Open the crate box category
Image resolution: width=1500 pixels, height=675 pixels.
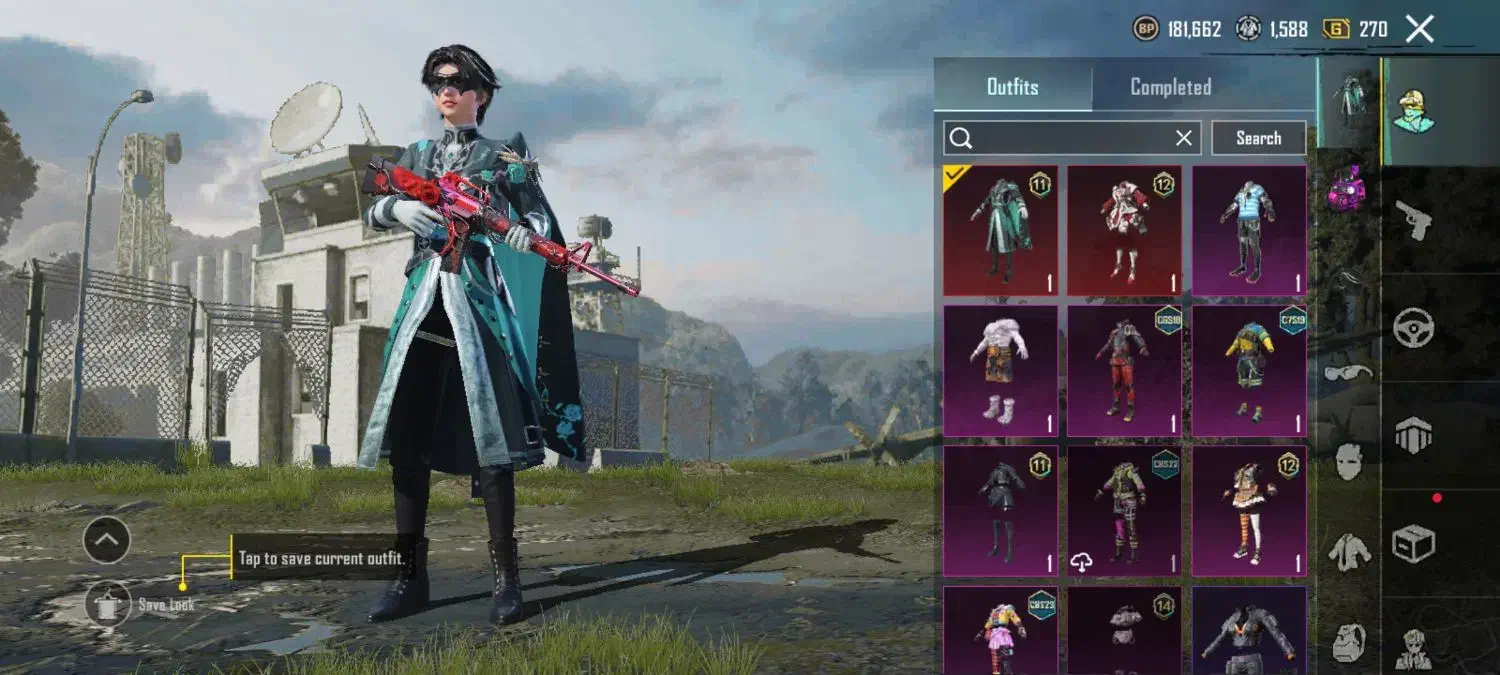pyautogui.click(x=1413, y=543)
